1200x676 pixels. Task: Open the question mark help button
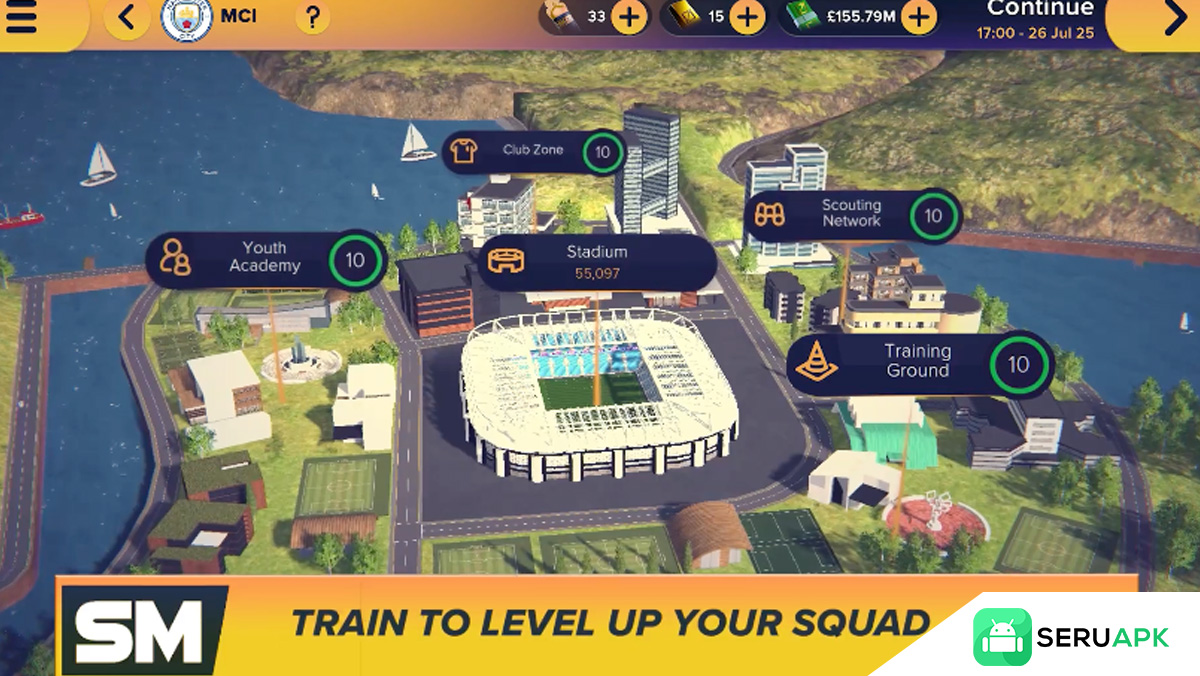(313, 18)
